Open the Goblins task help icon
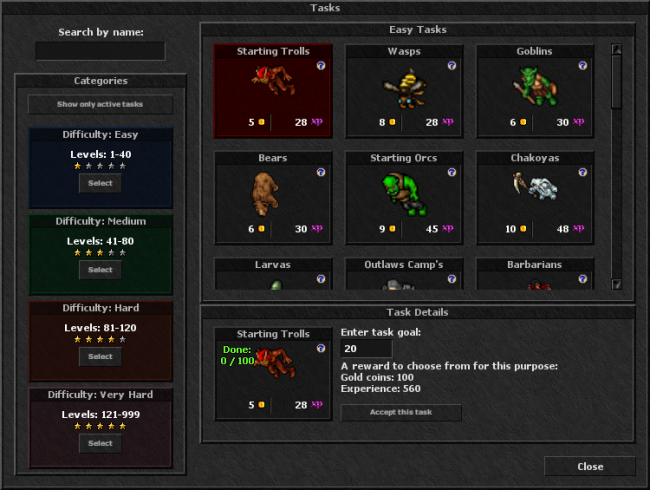The image size is (650, 490). click(582, 65)
